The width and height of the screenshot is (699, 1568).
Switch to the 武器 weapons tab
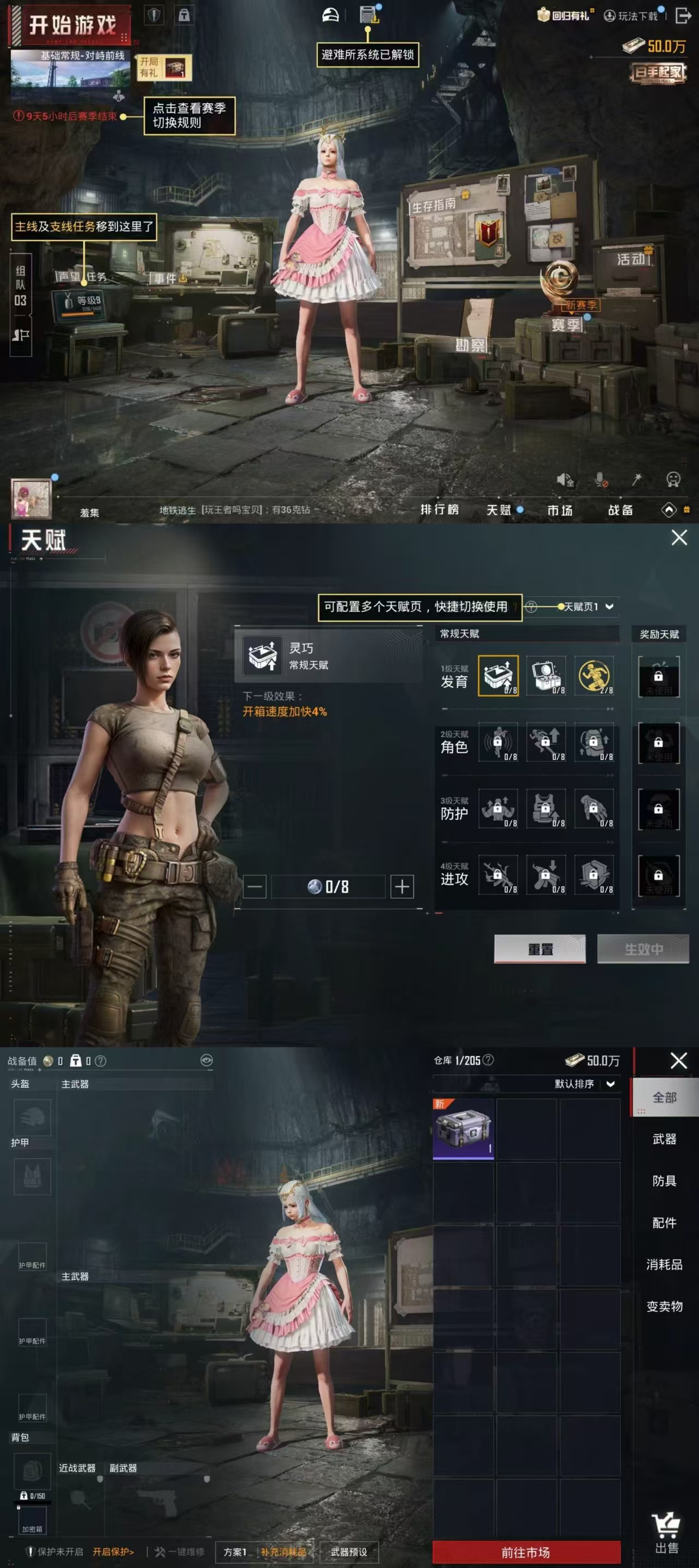click(x=664, y=1139)
